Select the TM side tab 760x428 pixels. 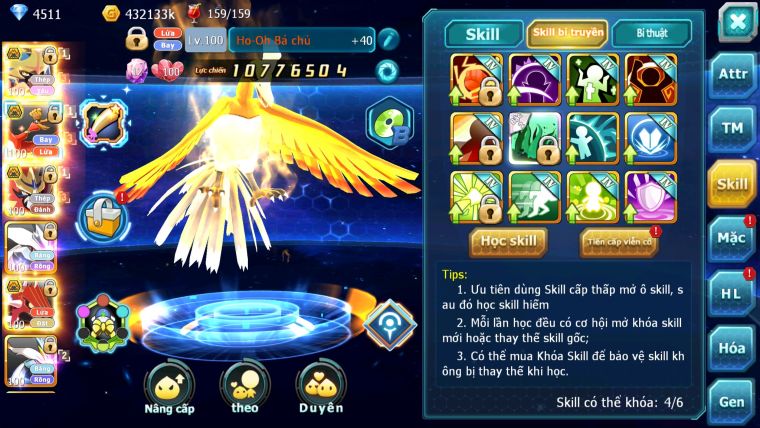pyautogui.click(x=732, y=130)
